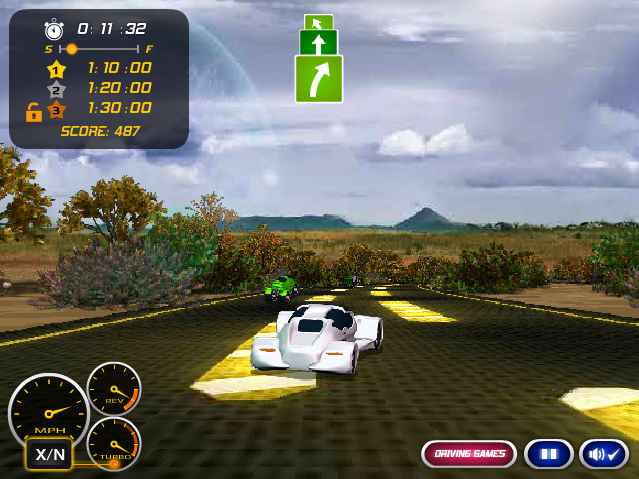This screenshot has height=479, width=639.
Task: Toggle the sound speaker button
Action: point(603,454)
